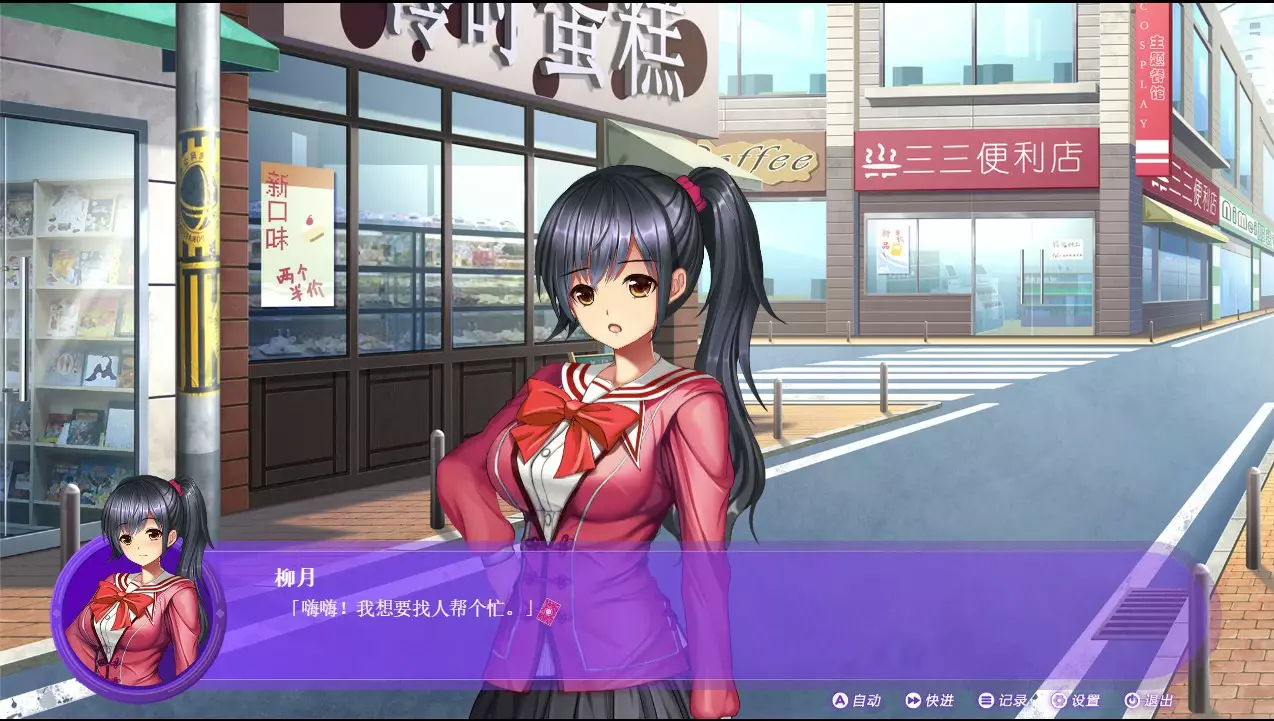1274x721 pixels.
Task: Open the 设置 settings menu
Action: 1075,701
